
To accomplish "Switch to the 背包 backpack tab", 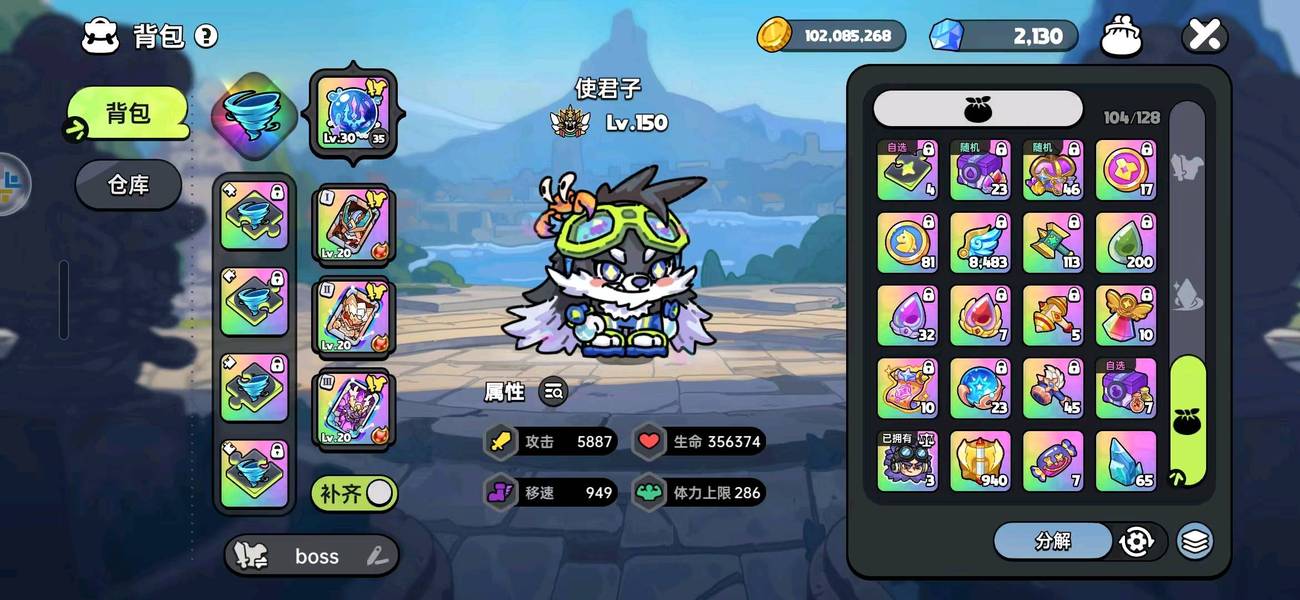I will point(128,113).
